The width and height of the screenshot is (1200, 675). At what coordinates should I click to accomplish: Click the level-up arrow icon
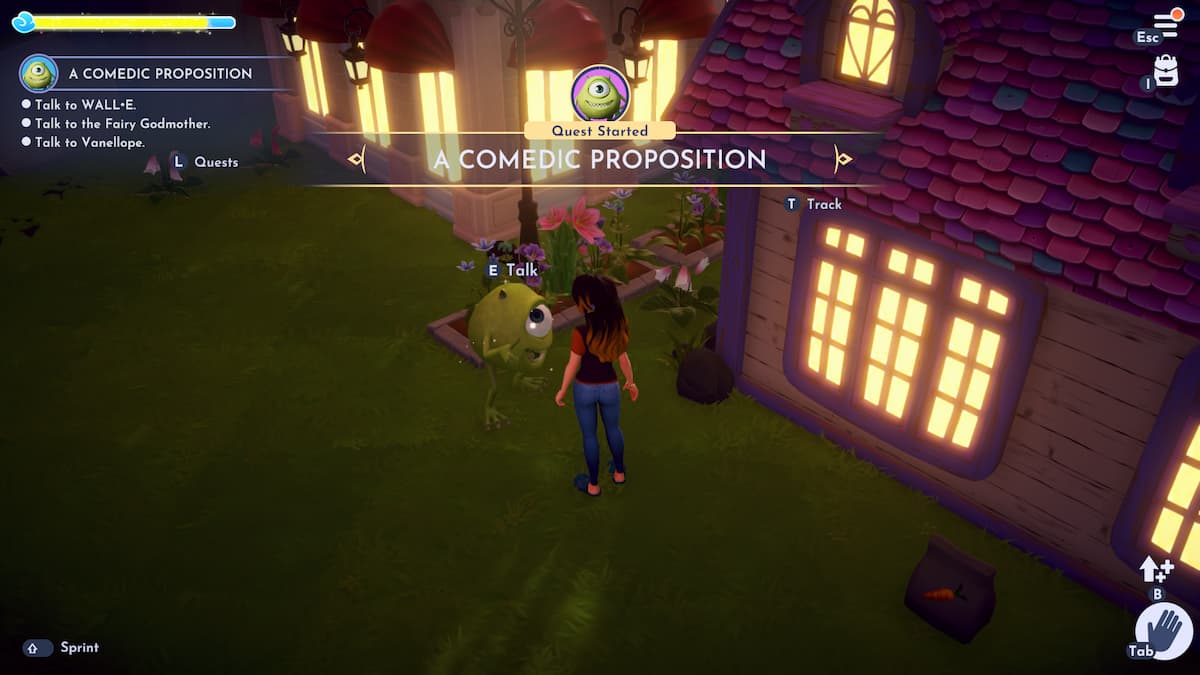[x=1156, y=570]
